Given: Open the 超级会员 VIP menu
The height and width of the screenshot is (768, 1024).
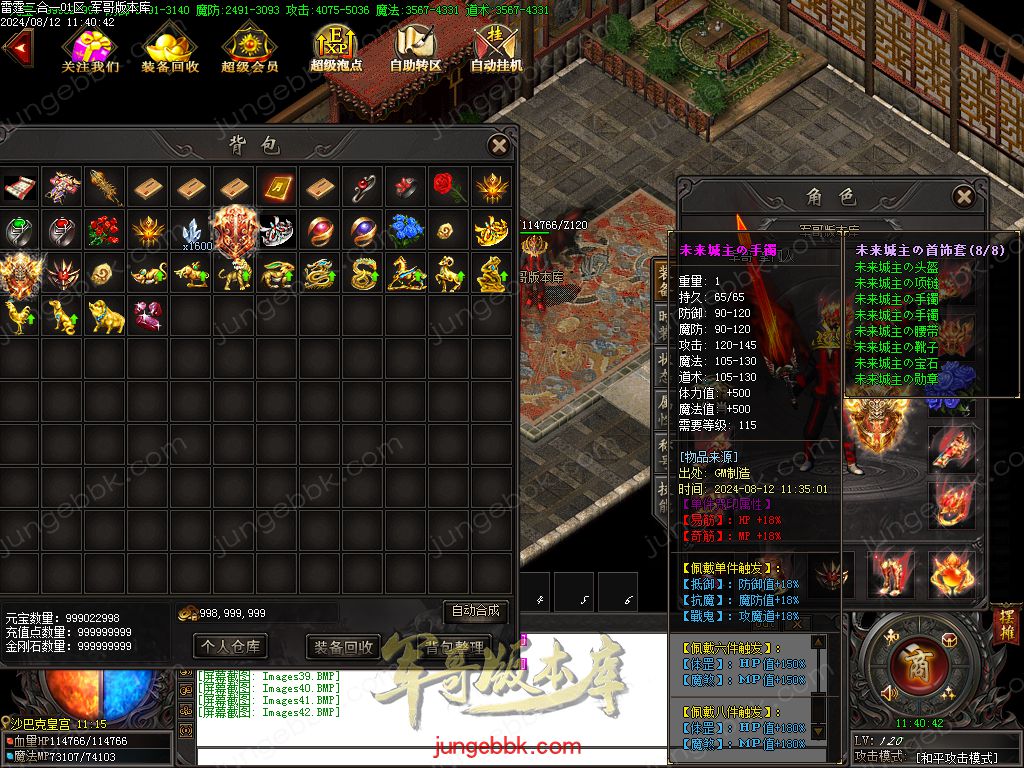Looking at the screenshot, I should (249, 50).
